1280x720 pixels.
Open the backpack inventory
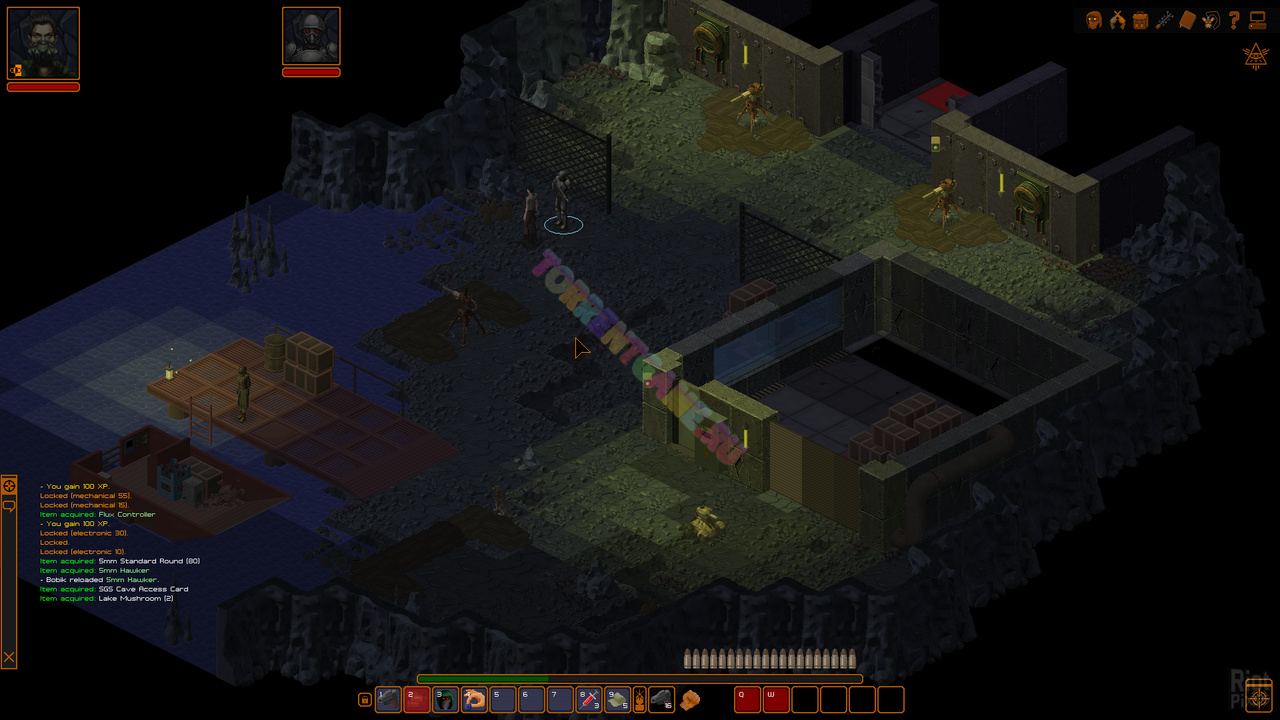(x=1140, y=20)
